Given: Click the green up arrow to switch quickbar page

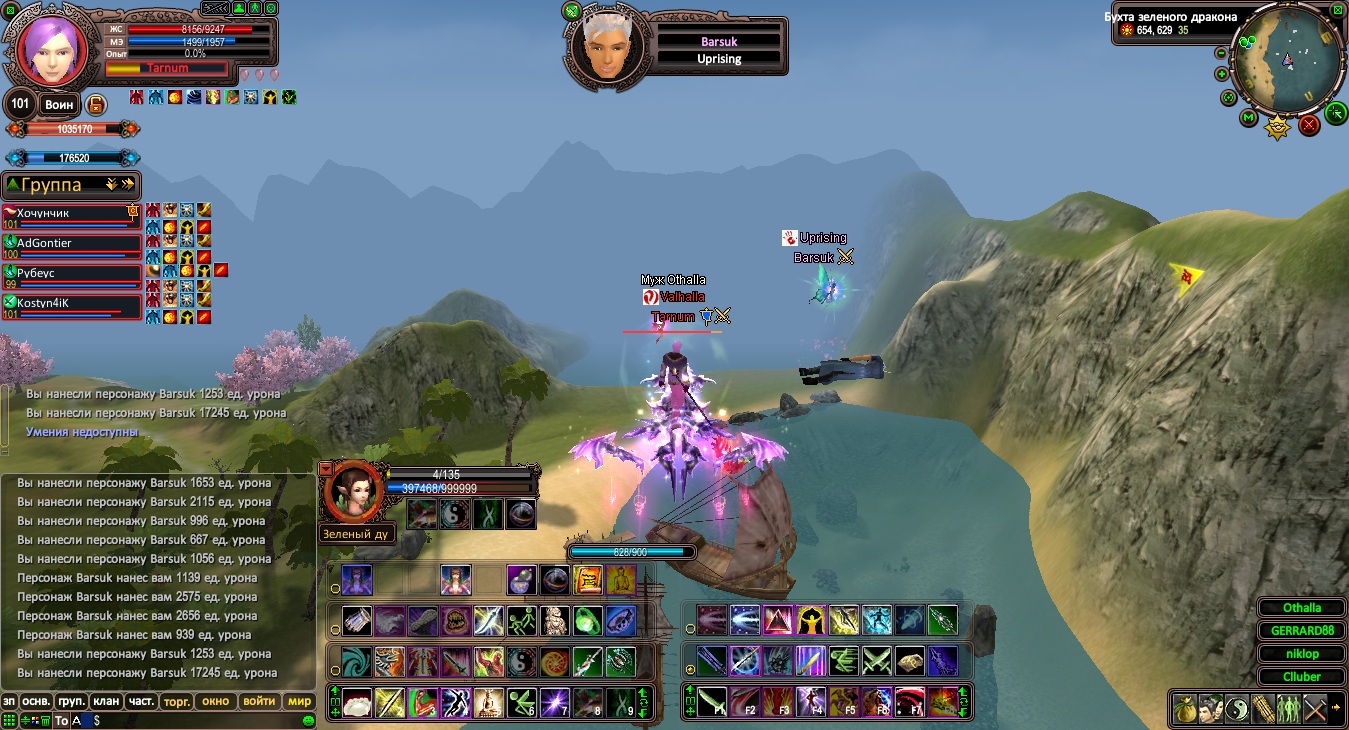Looking at the screenshot, I should (x=334, y=689).
